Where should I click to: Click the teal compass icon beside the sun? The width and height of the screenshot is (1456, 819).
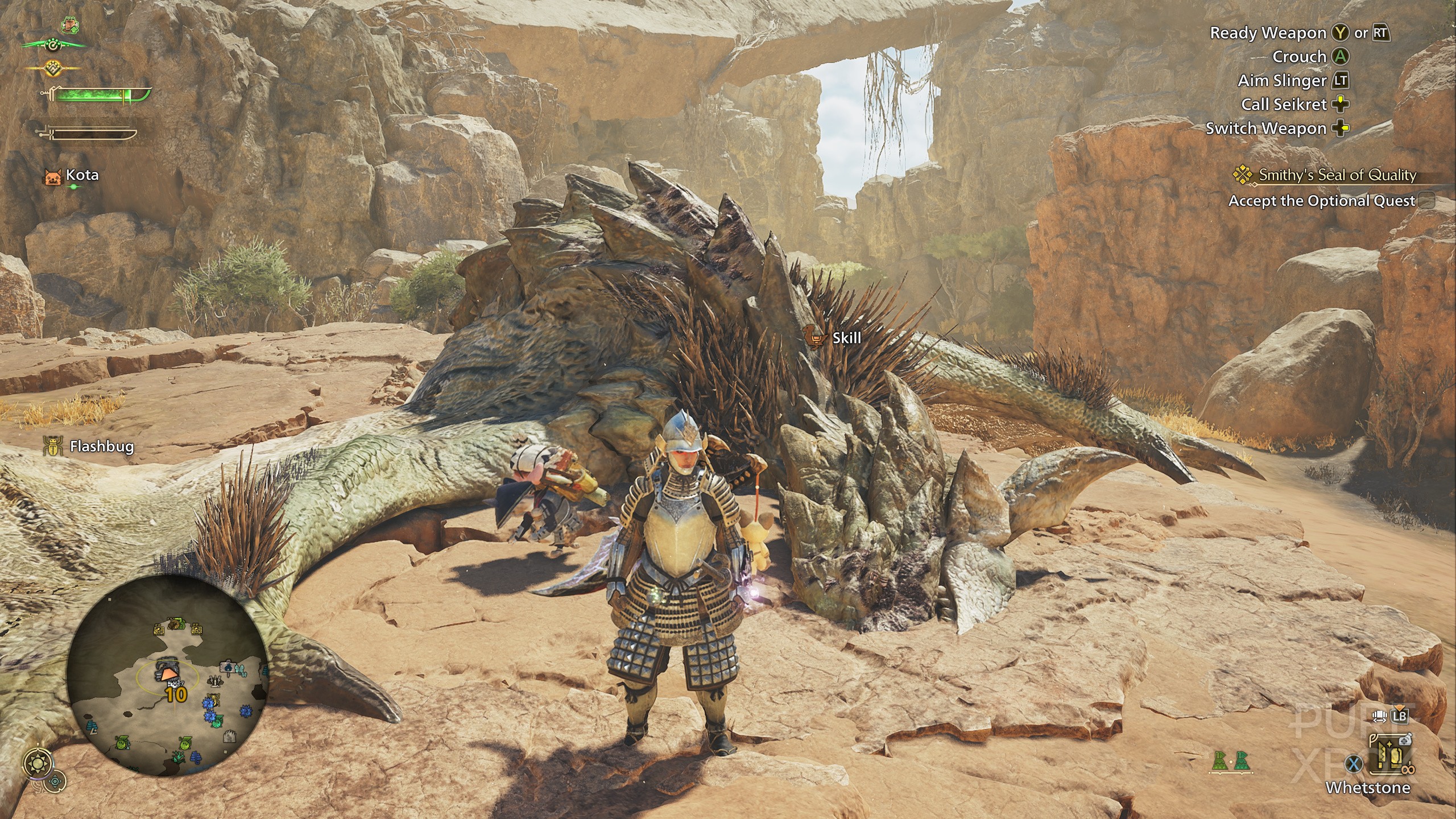(55, 781)
